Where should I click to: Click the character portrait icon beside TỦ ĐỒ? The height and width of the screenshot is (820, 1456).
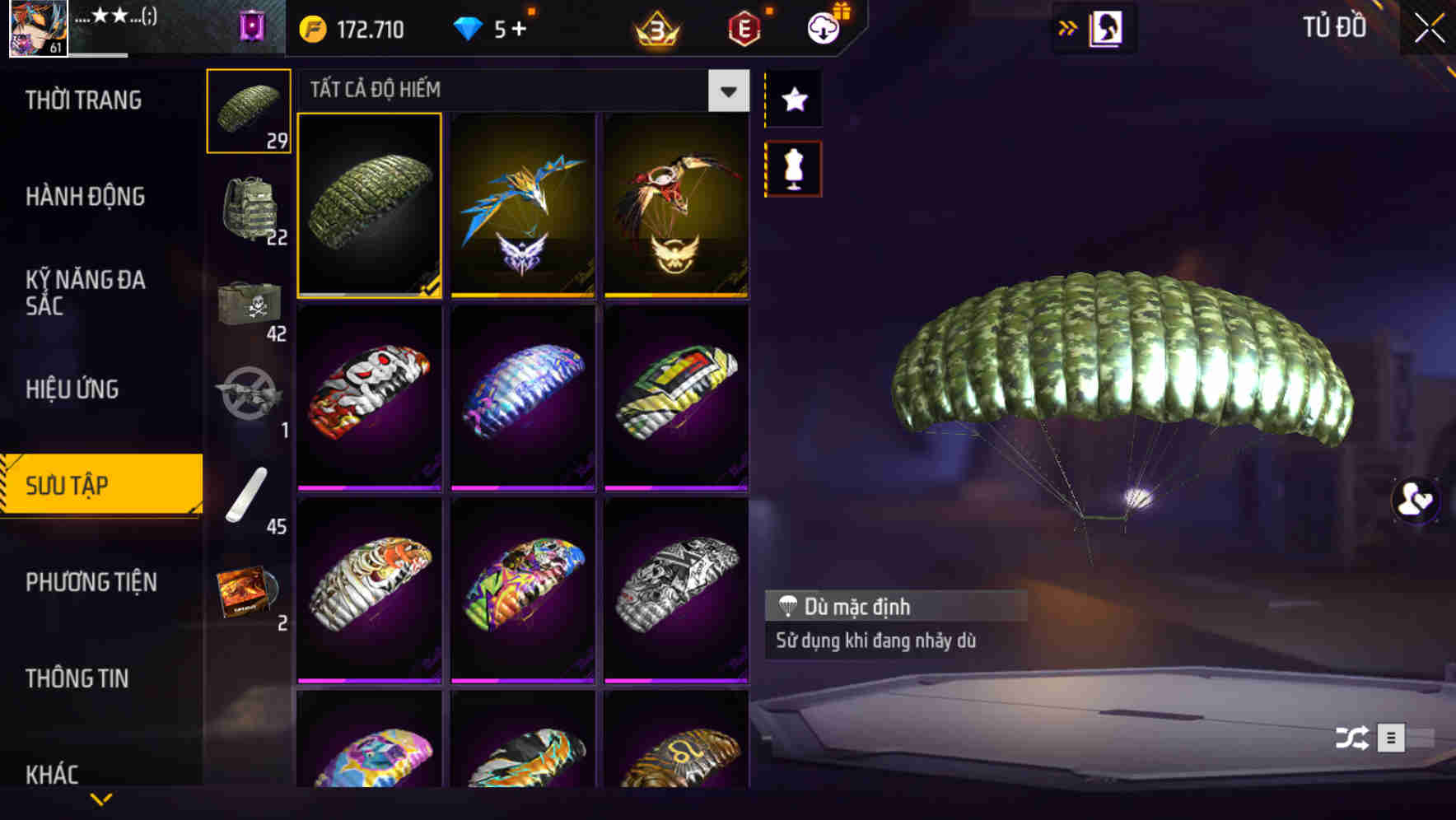(x=1104, y=27)
